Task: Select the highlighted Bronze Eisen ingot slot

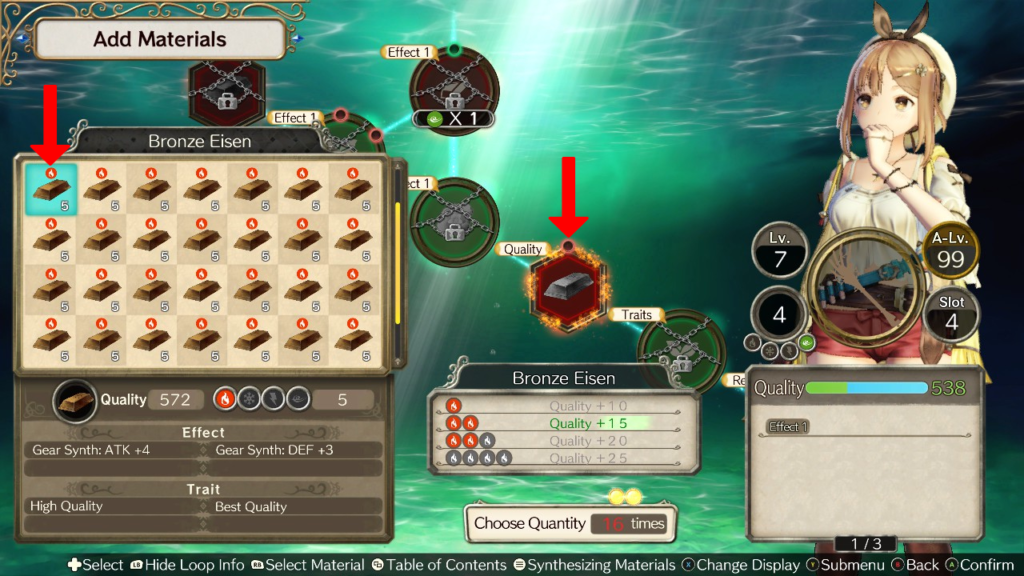Action: pos(51,189)
